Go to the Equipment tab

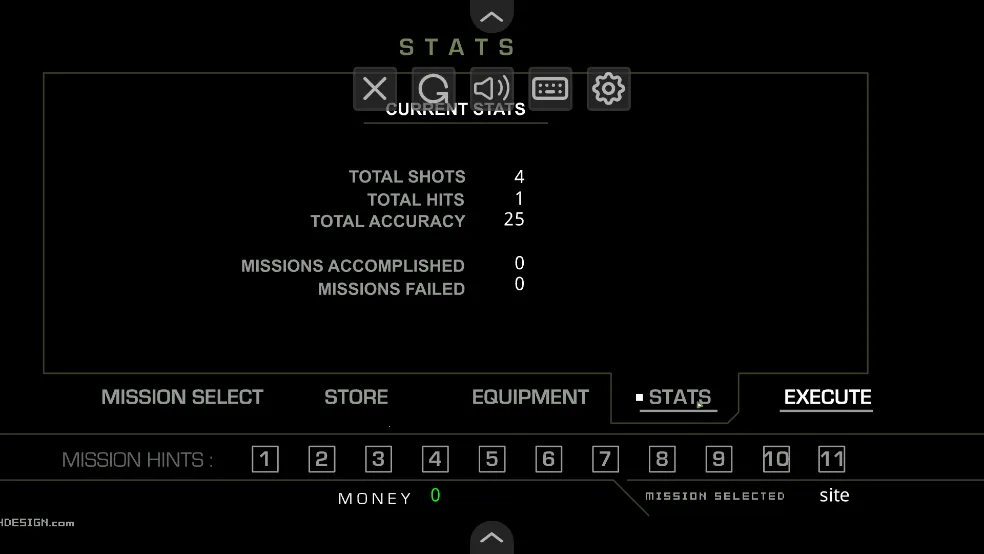(530, 397)
